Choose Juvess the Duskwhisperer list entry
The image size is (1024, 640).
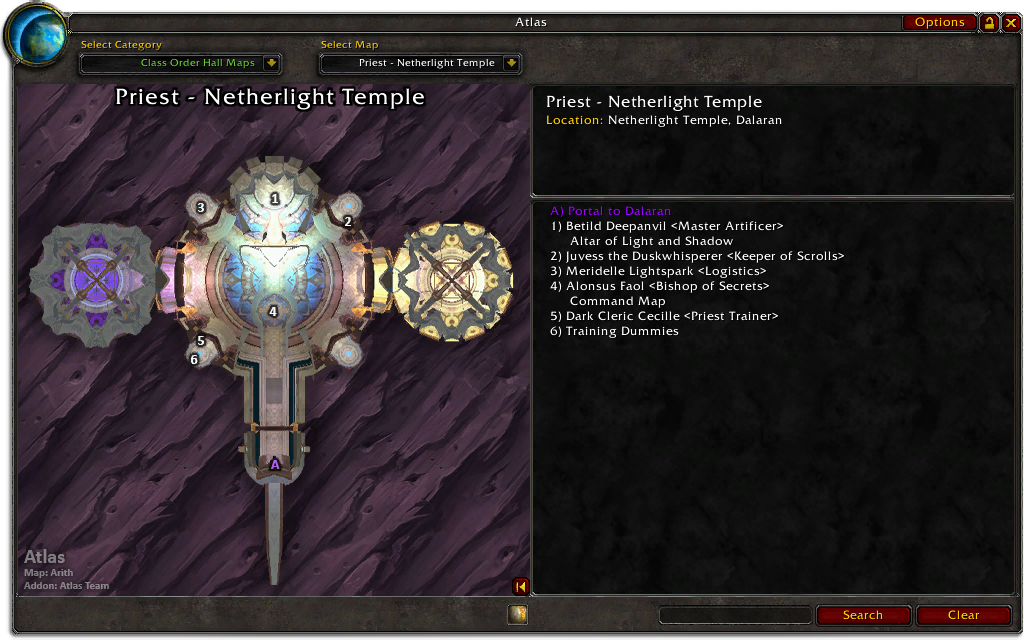click(697, 256)
